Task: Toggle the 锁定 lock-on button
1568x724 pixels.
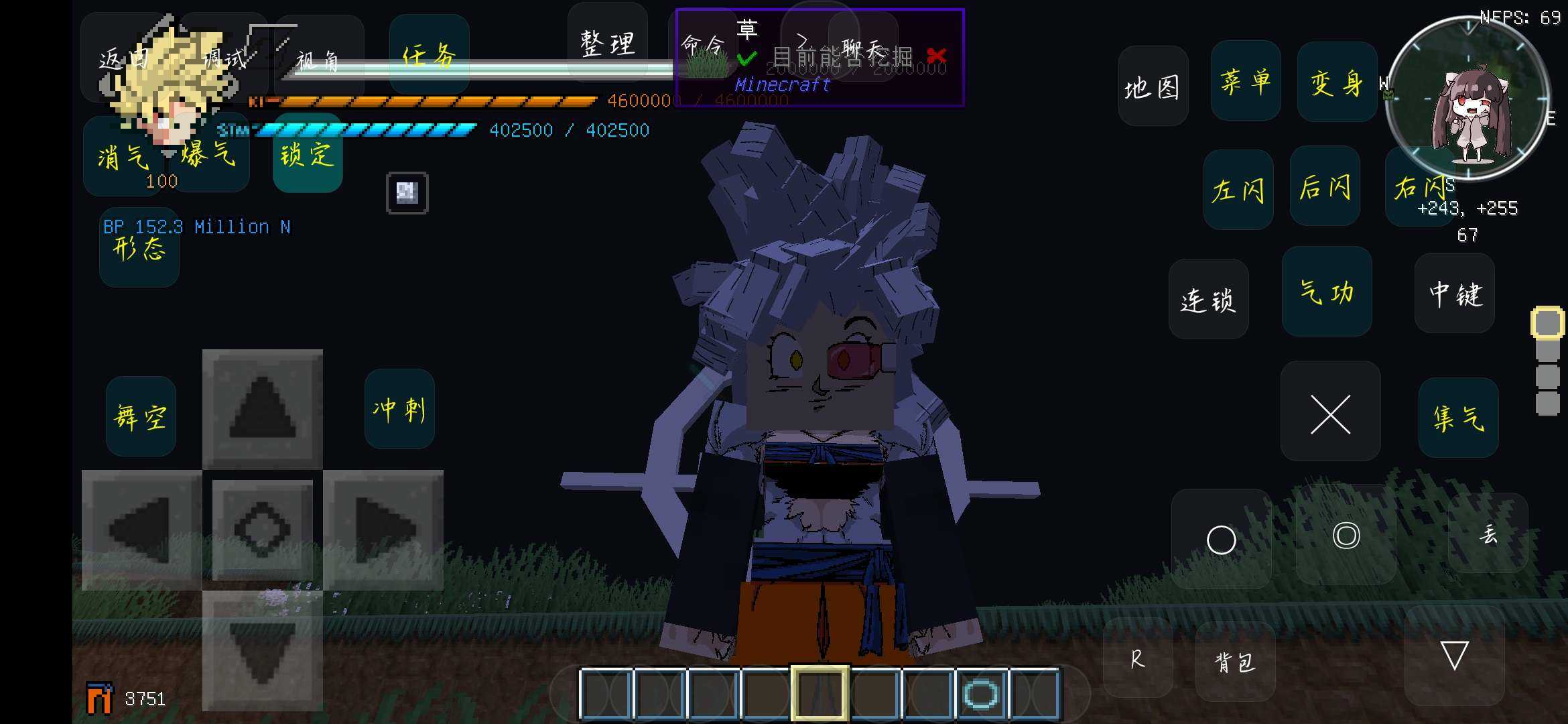Action: point(308,154)
